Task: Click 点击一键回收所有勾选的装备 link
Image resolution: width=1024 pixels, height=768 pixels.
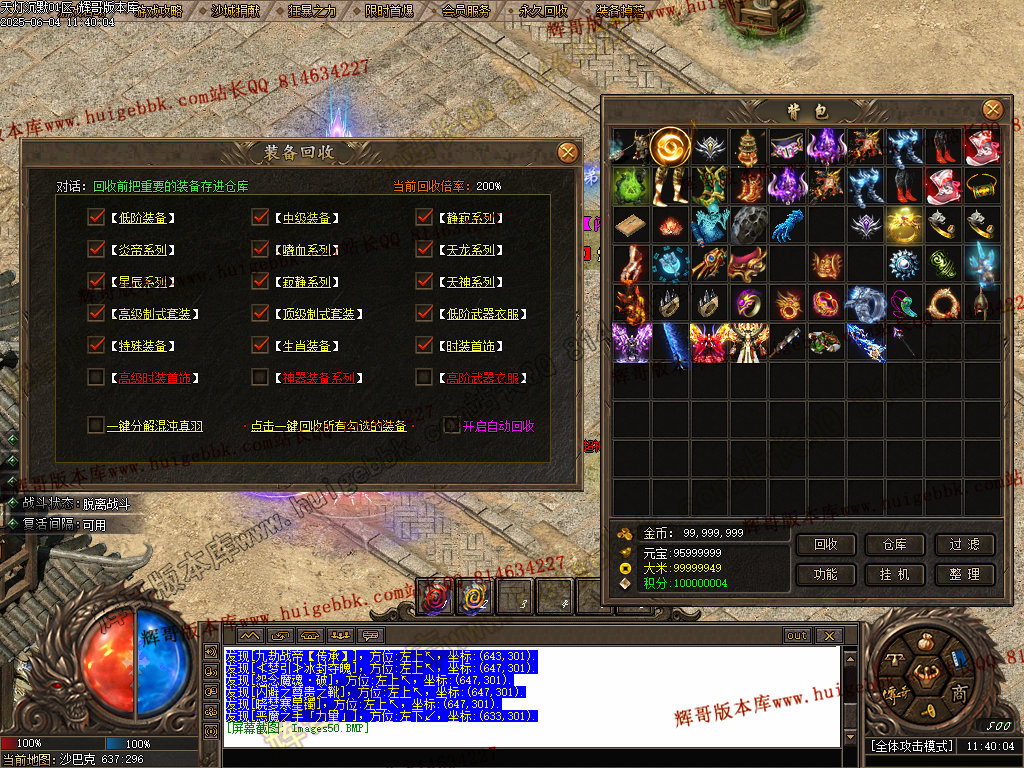Action: click(x=328, y=426)
